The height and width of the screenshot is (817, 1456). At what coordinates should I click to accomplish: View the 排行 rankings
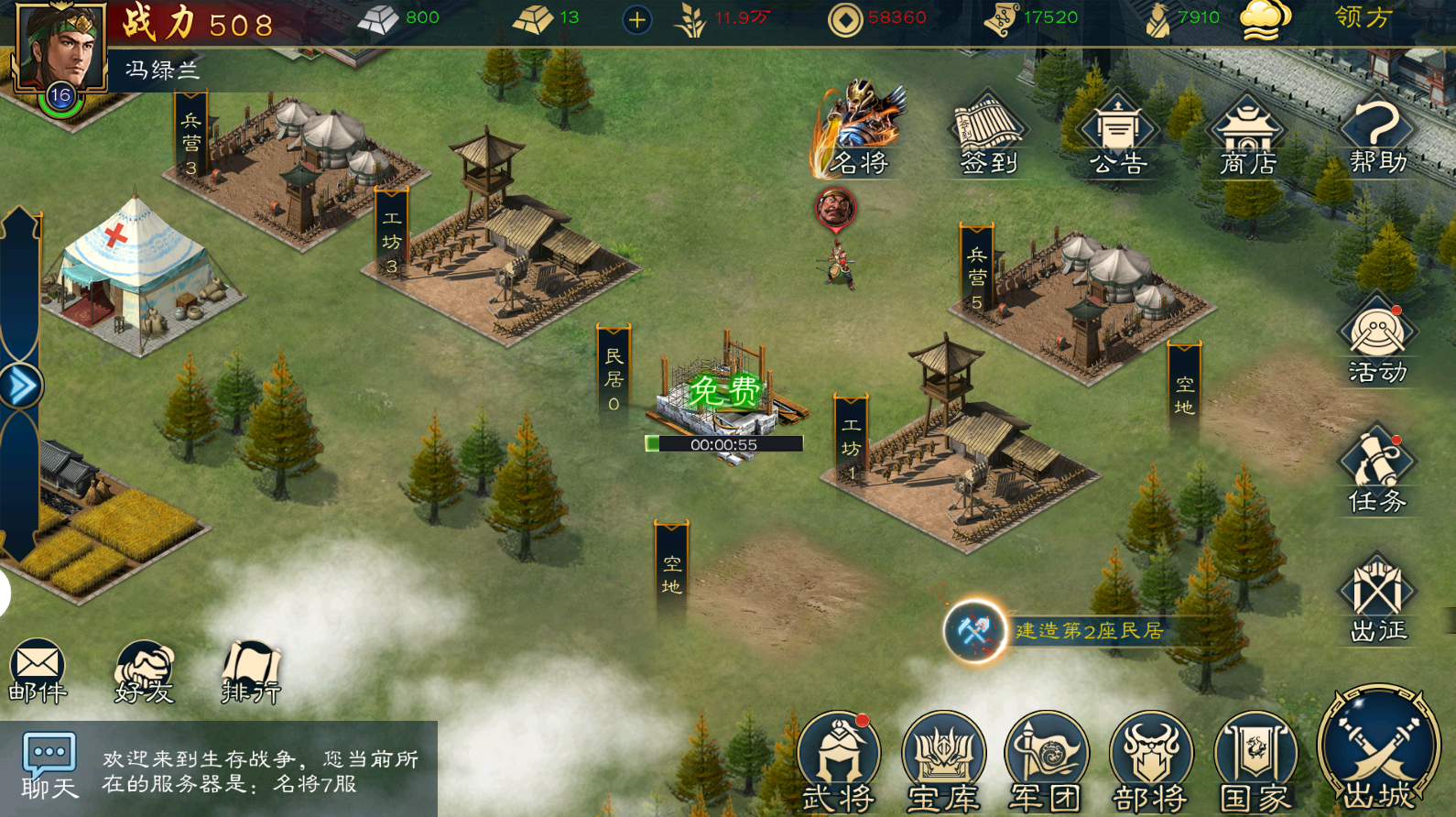(x=251, y=672)
